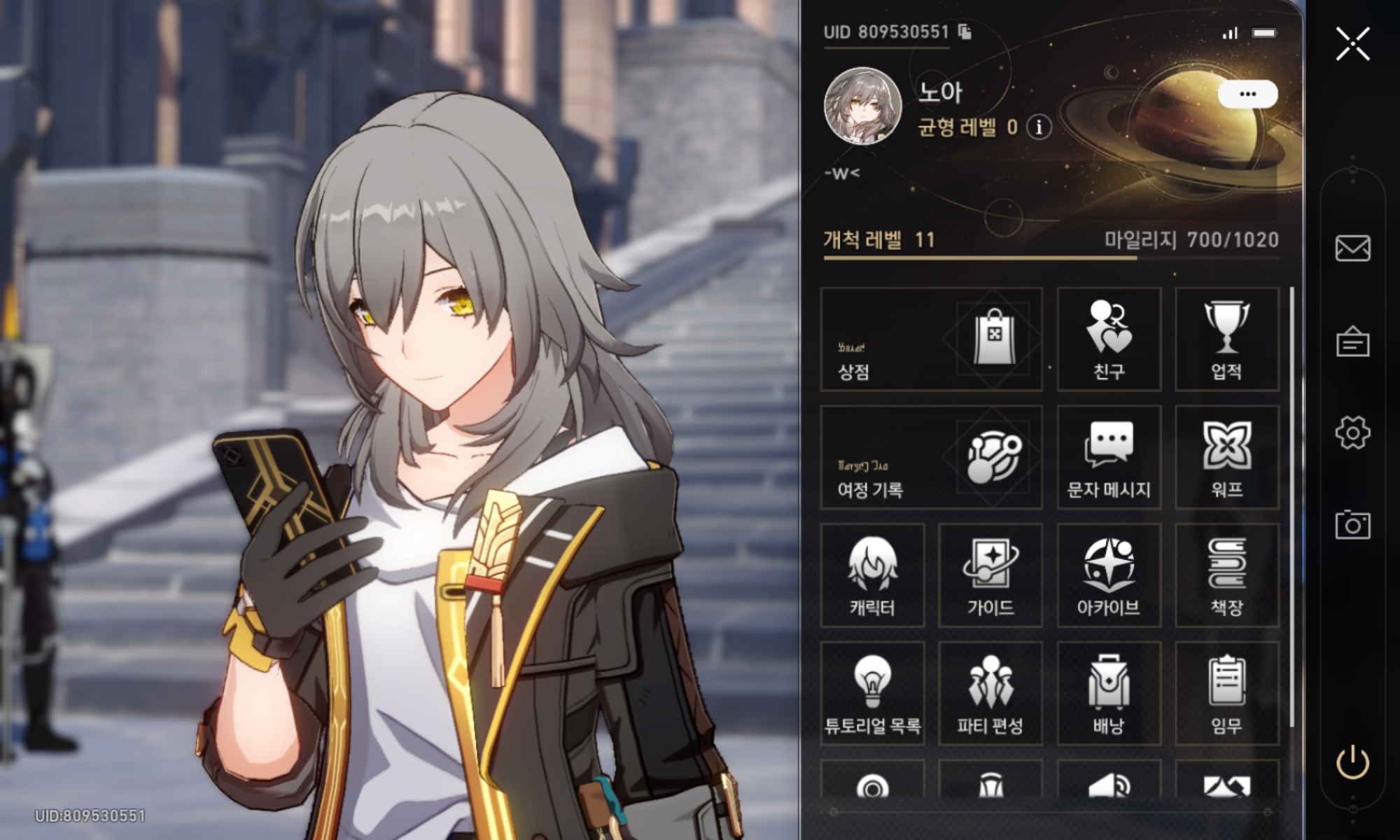1400x840 pixels.
Task: Open the 워프 warp menu
Action: point(1226,458)
